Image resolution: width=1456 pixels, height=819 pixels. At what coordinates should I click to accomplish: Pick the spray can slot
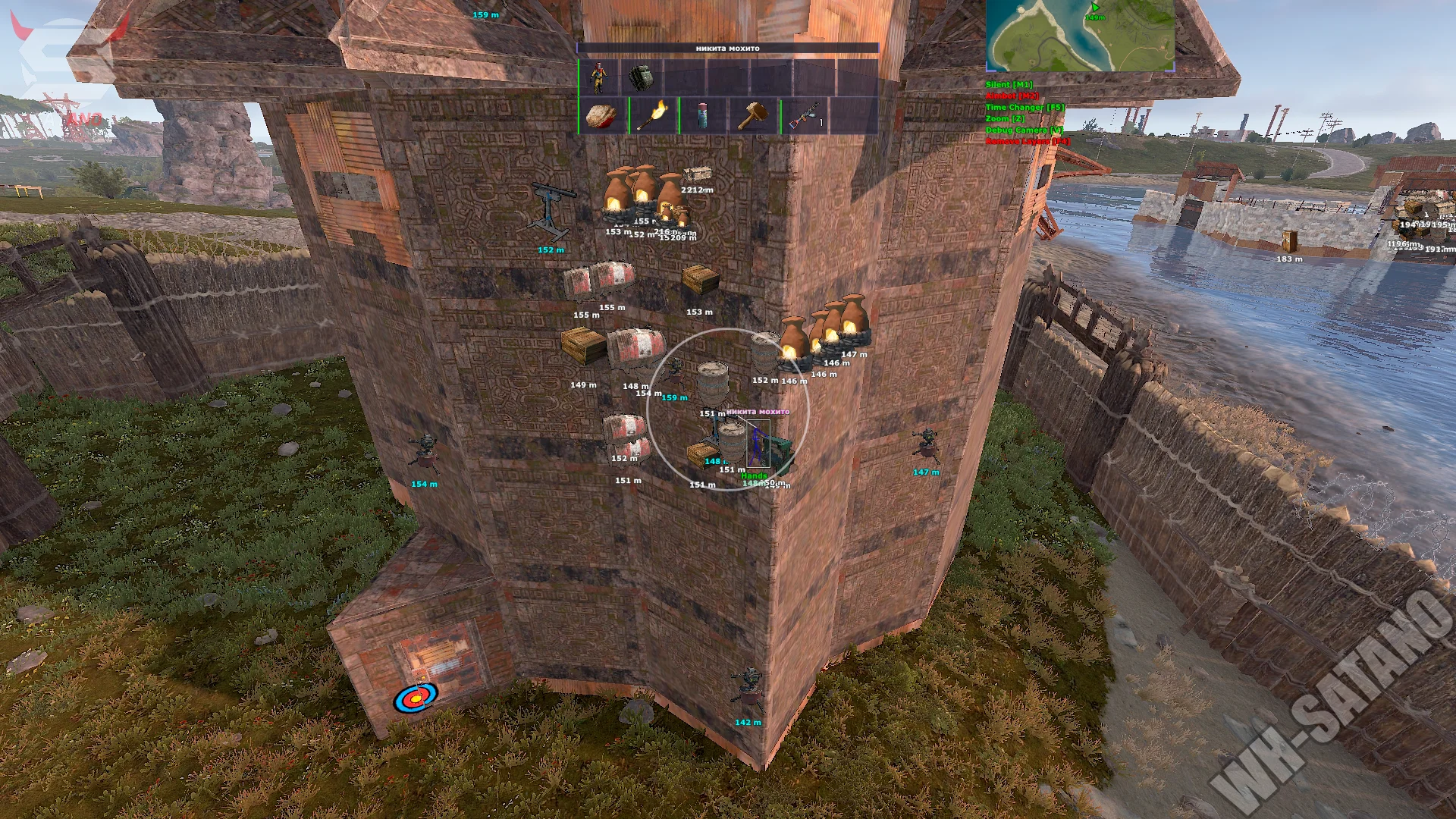[x=702, y=116]
